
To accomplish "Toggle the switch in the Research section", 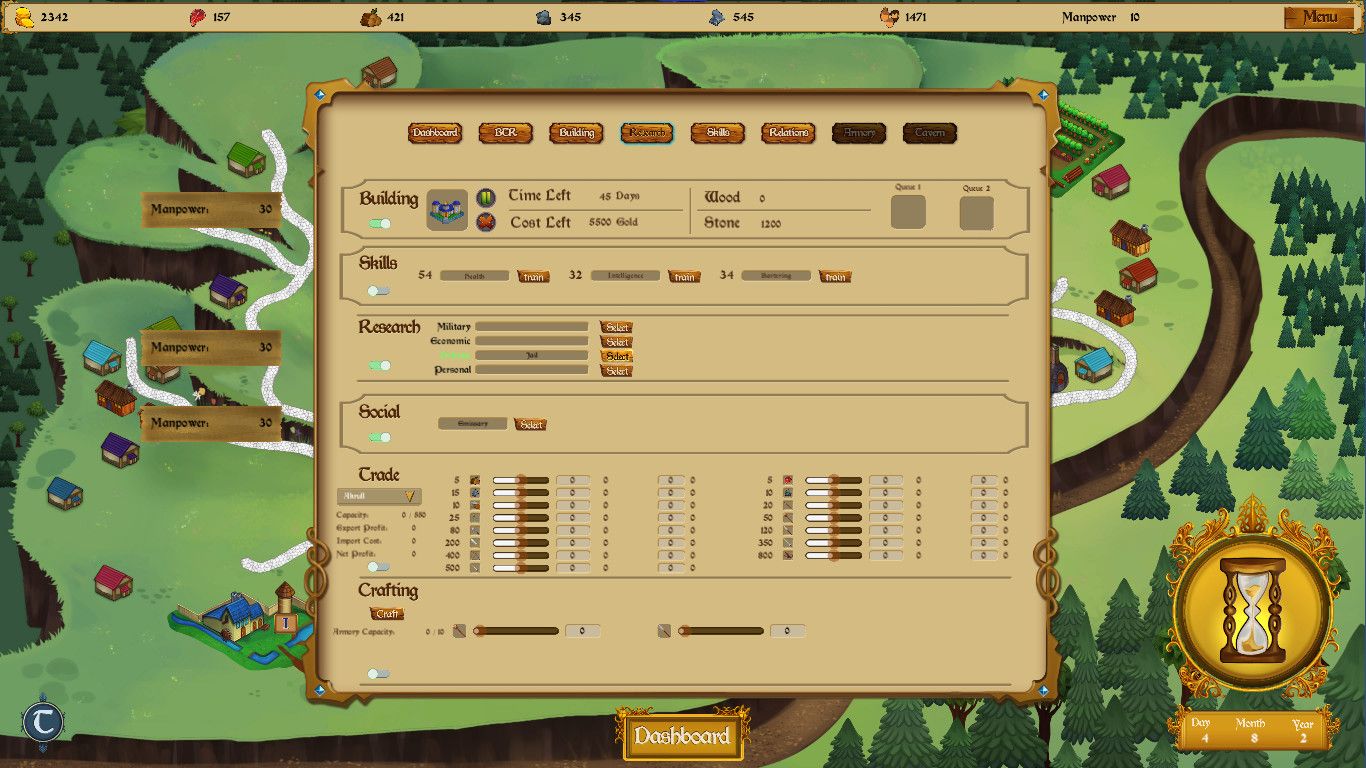I will pyautogui.click(x=377, y=367).
